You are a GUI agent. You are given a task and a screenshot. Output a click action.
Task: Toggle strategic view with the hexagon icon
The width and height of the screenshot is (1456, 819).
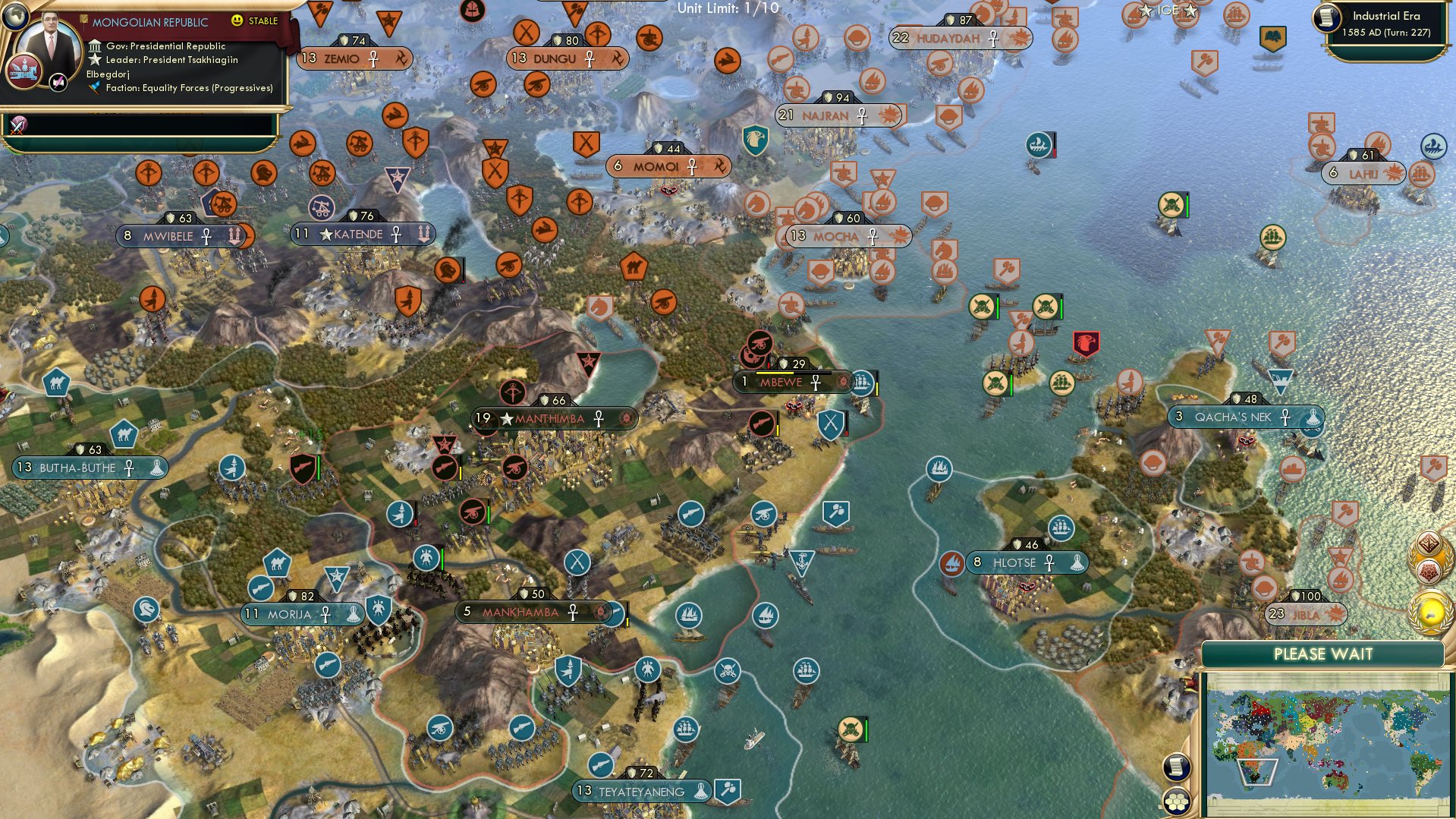pyautogui.click(x=1178, y=802)
